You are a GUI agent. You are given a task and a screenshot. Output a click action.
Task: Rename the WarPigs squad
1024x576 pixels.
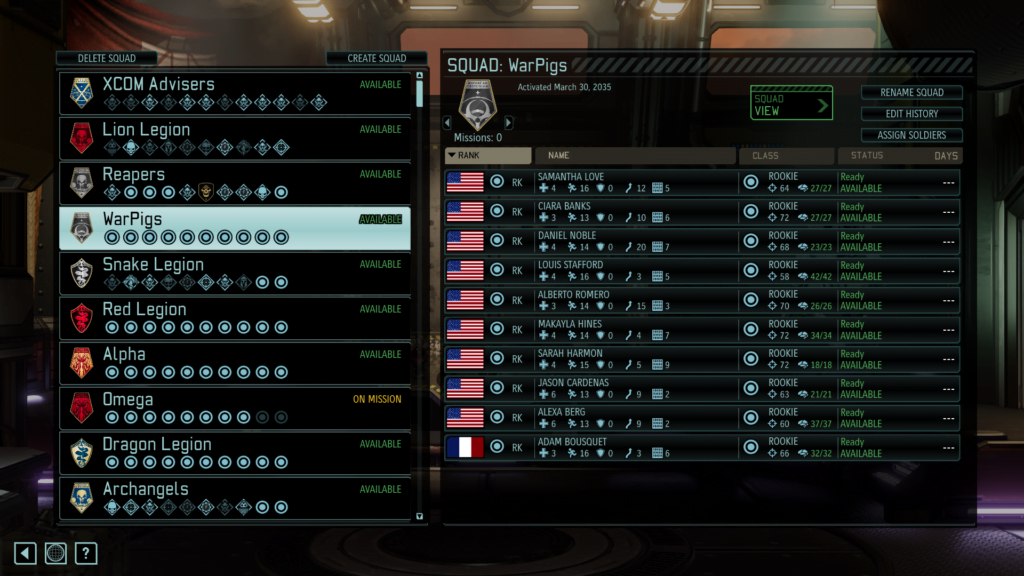[911, 92]
